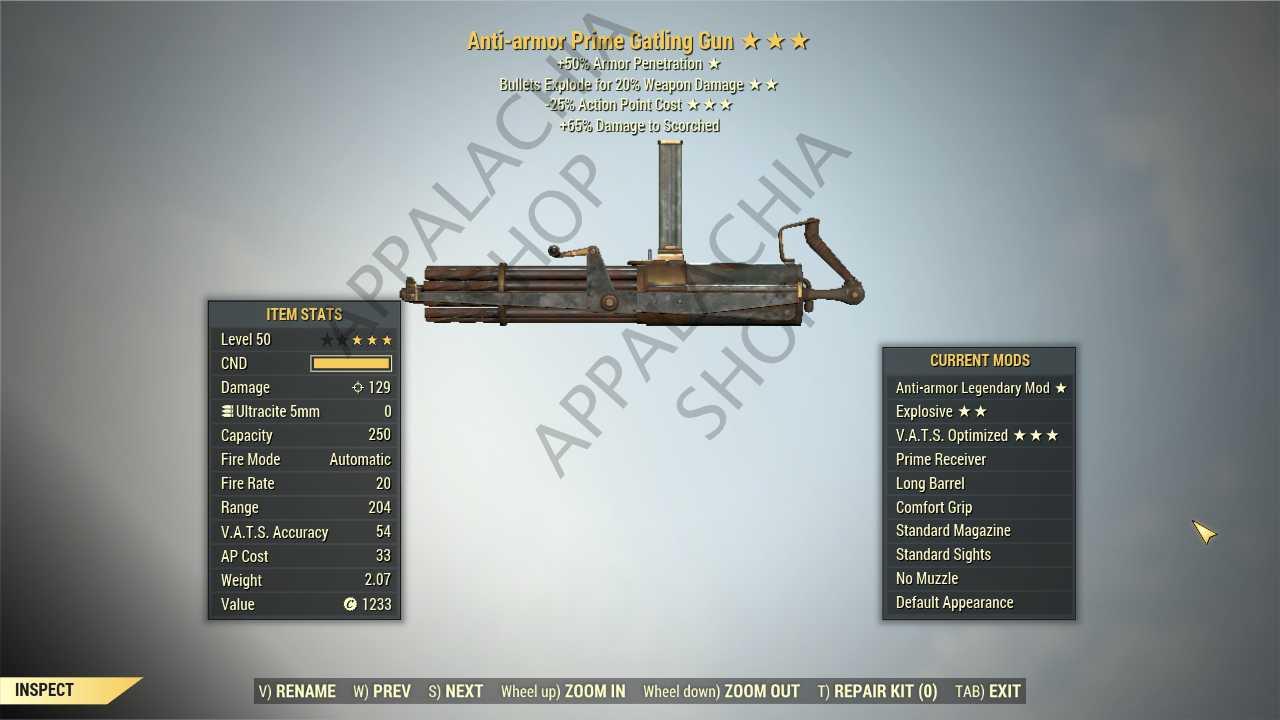This screenshot has height=720, width=1280.
Task: Select the Prime Receiver mod entry
Action: (x=940, y=459)
